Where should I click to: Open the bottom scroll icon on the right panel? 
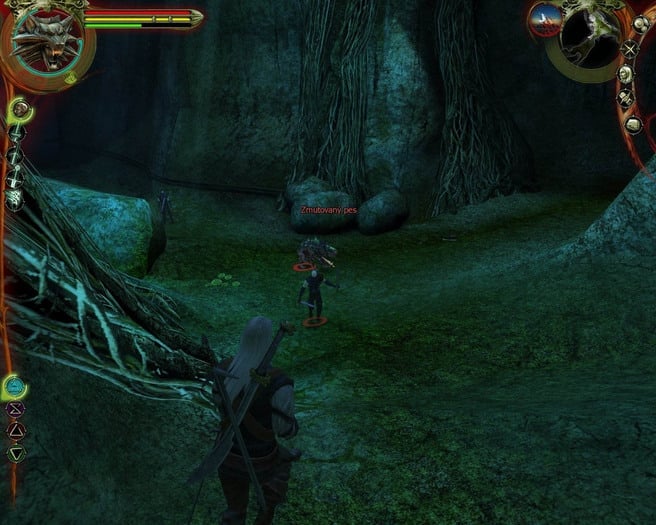pos(632,124)
